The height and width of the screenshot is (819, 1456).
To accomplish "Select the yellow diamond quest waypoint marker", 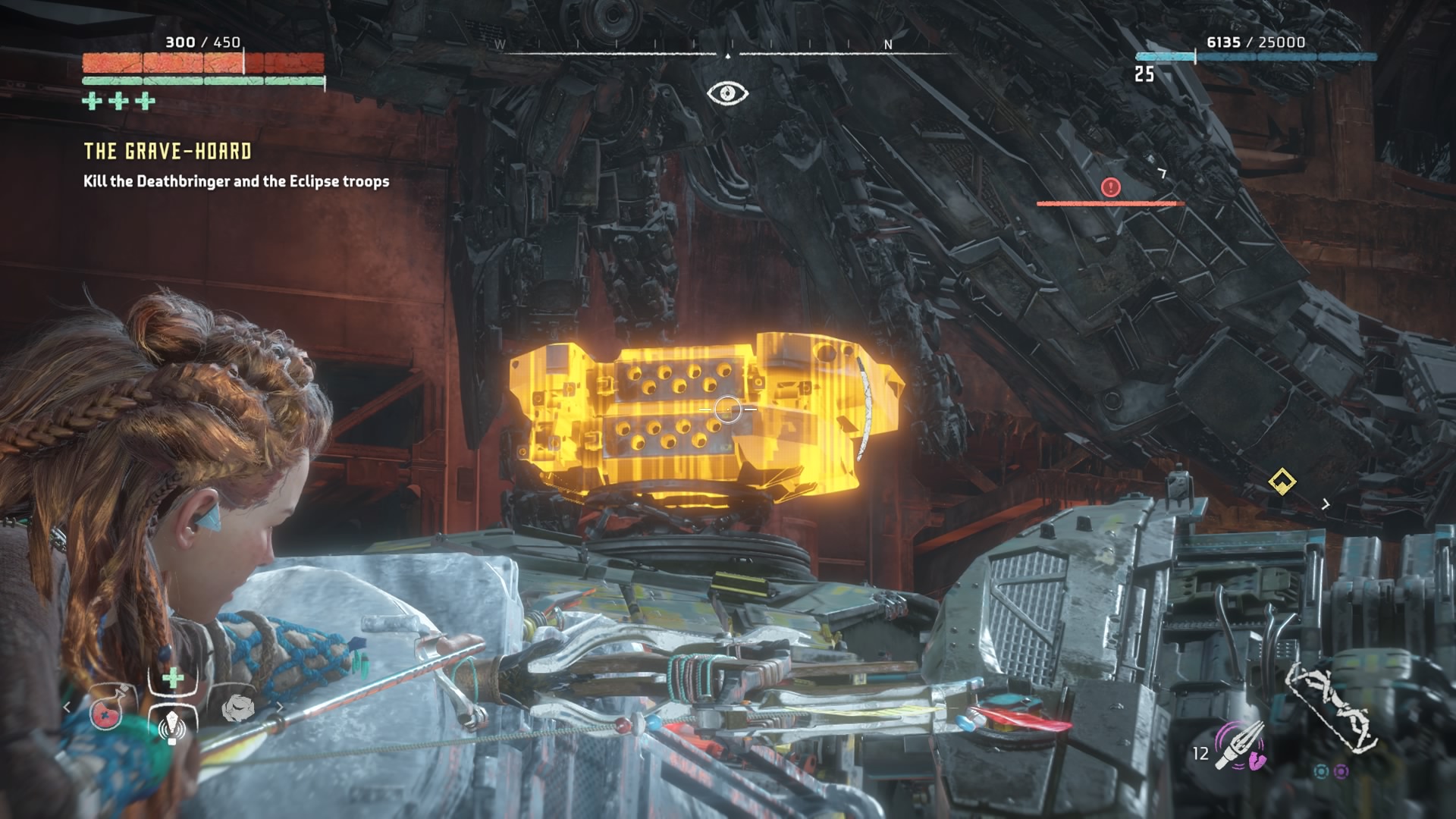I will pyautogui.click(x=1282, y=481).
